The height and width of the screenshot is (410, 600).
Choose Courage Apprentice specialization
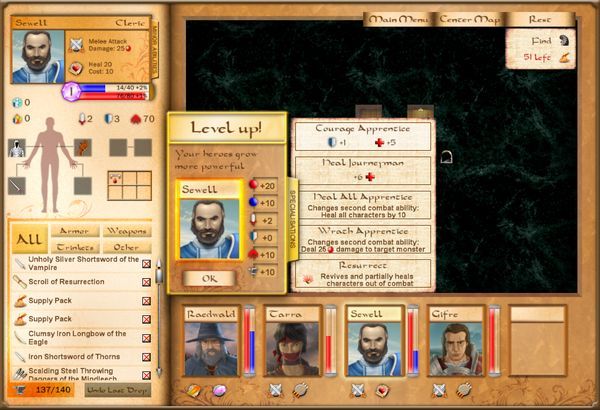point(362,135)
